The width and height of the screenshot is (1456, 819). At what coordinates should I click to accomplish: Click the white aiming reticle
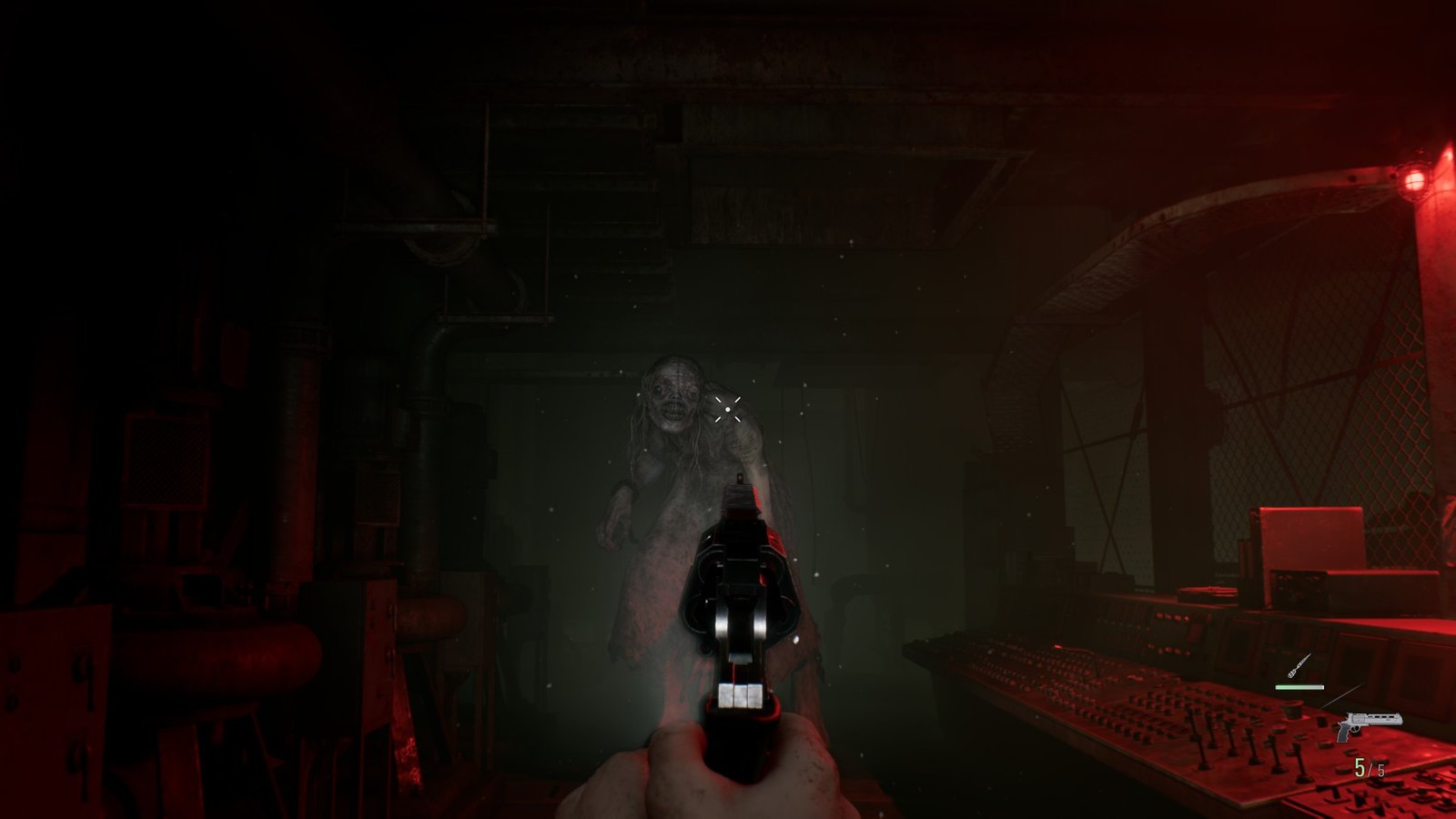pyautogui.click(x=729, y=410)
